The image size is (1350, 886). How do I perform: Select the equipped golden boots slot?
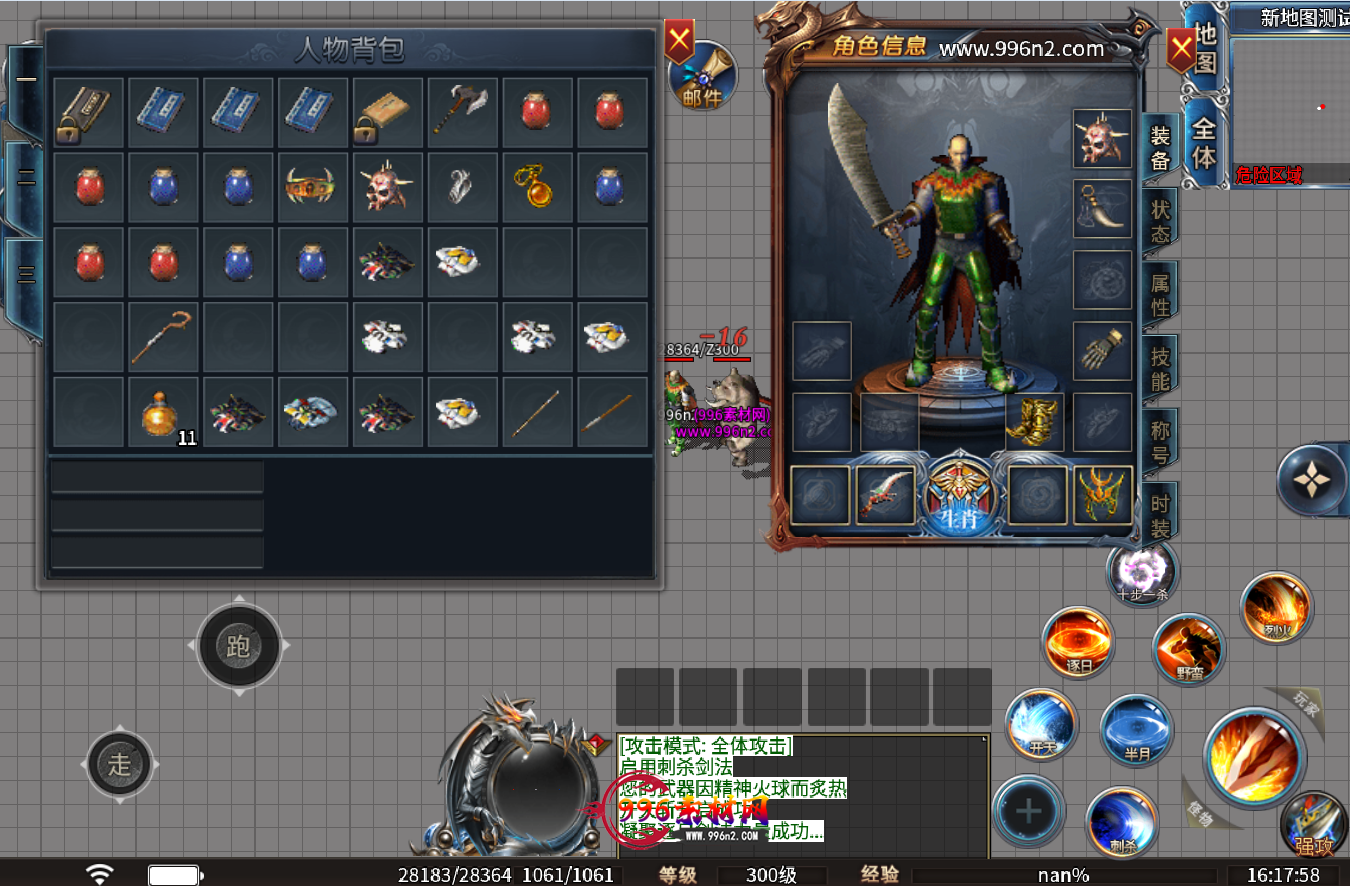click(x=1033, y=422)
